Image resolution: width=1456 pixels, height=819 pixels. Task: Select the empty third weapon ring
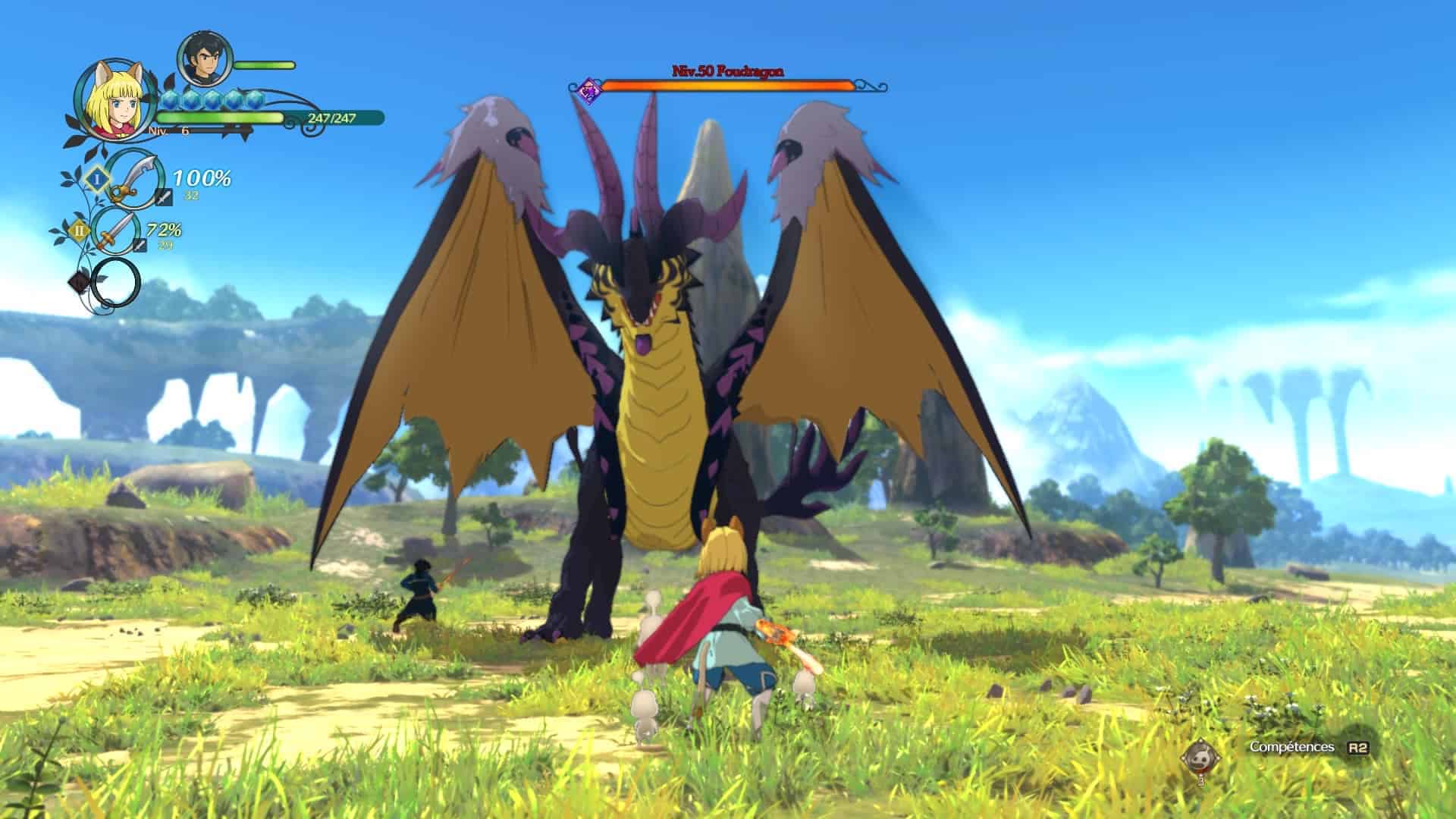pos(115,282)
